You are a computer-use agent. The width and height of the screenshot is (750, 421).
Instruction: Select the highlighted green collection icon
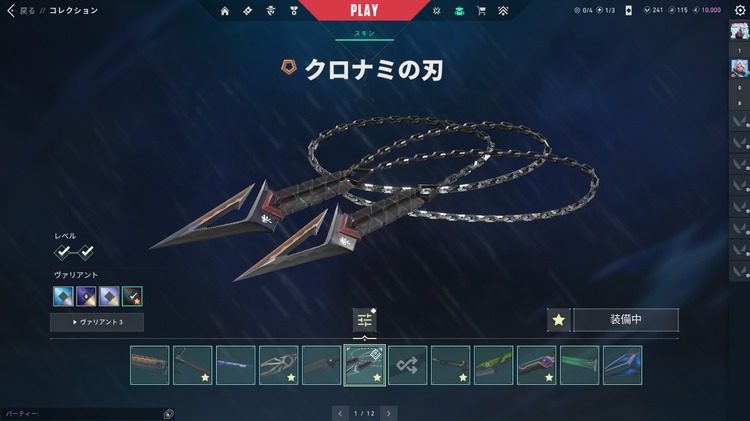[x=459, y=10]
